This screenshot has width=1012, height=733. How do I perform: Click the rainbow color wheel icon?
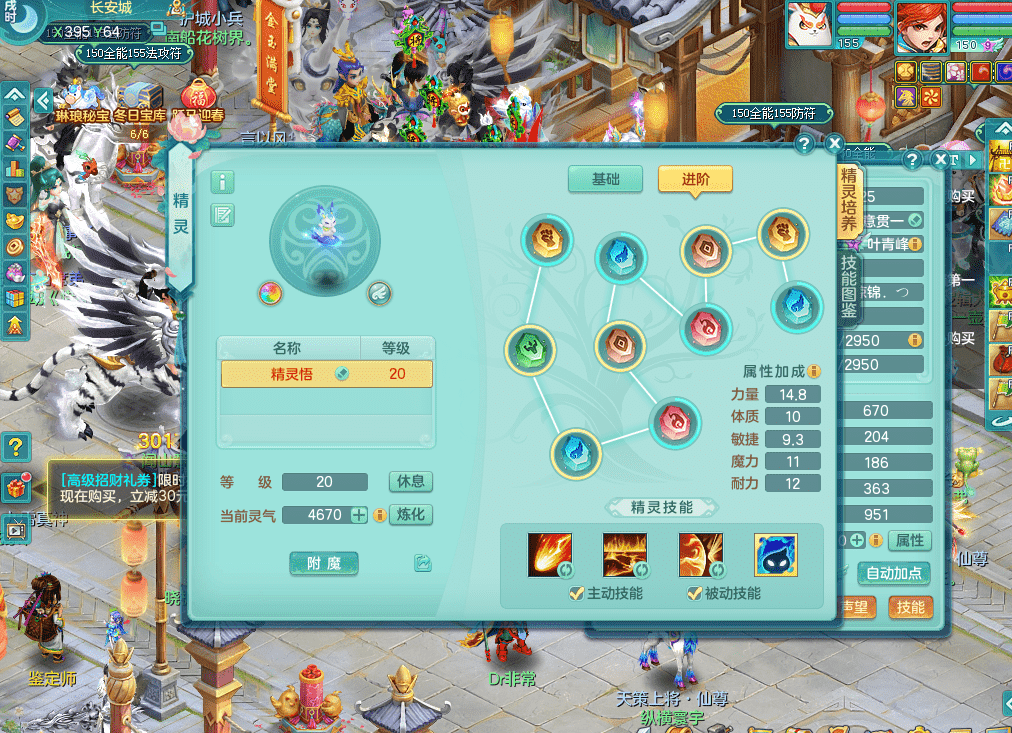click(269, 293)
